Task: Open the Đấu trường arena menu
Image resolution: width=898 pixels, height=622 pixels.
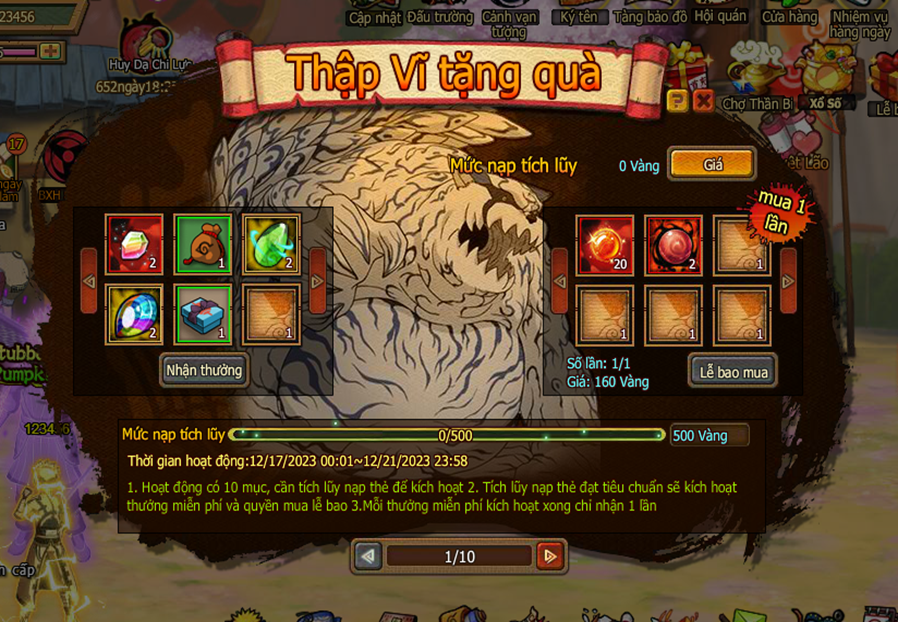Action: 440,17
